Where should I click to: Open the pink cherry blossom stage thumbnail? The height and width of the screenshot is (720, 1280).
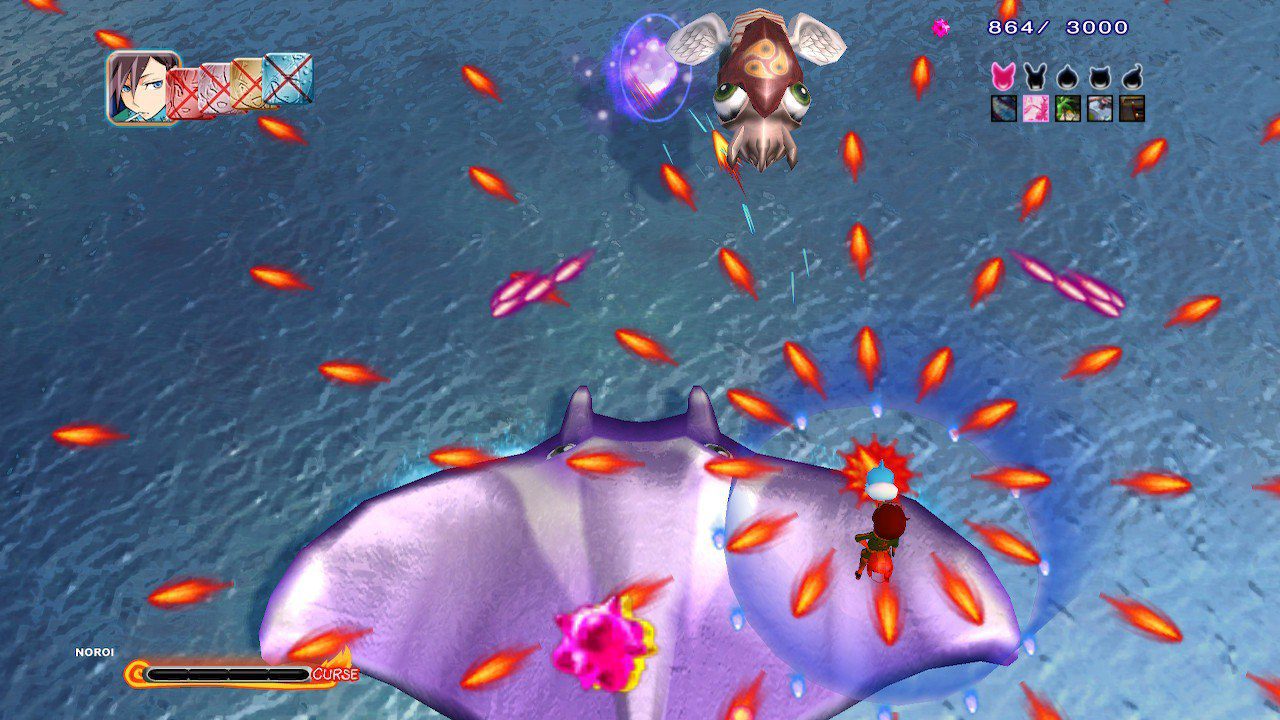[1035, 108]
